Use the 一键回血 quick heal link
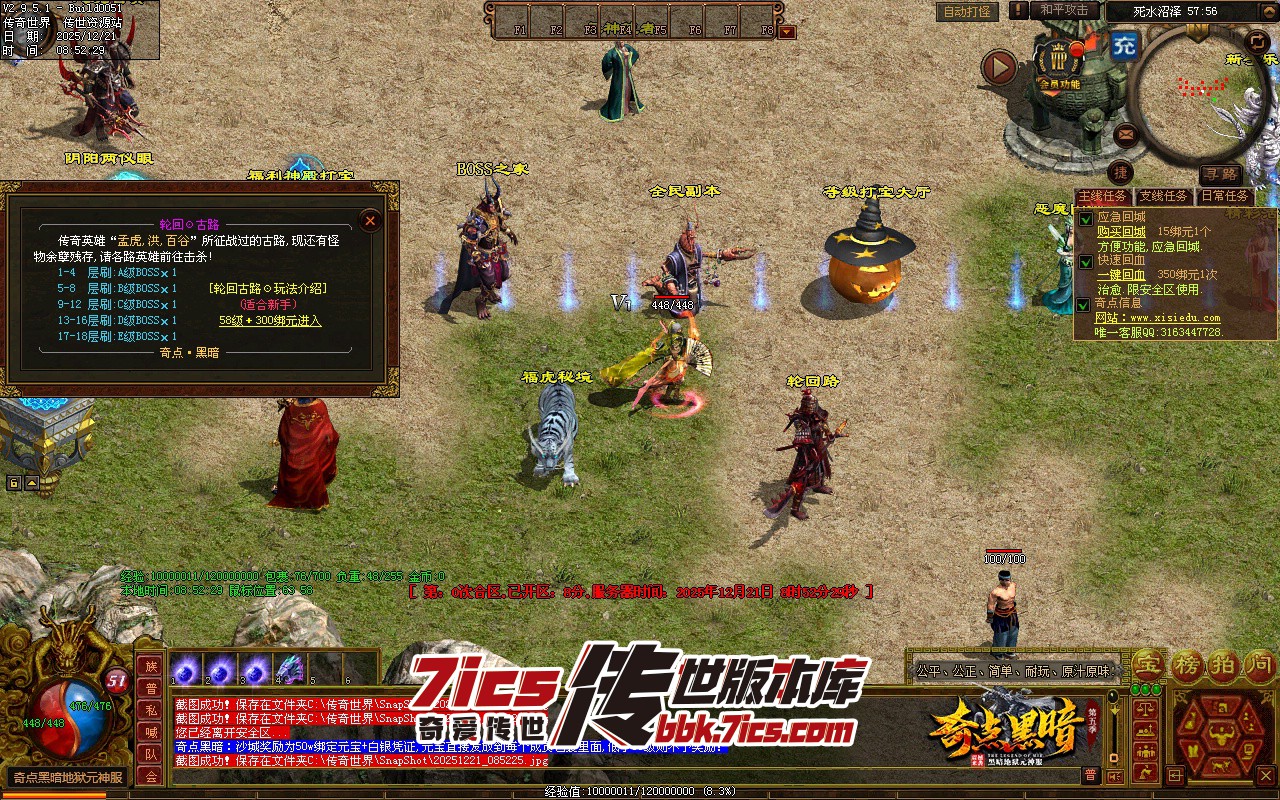 1121,274
